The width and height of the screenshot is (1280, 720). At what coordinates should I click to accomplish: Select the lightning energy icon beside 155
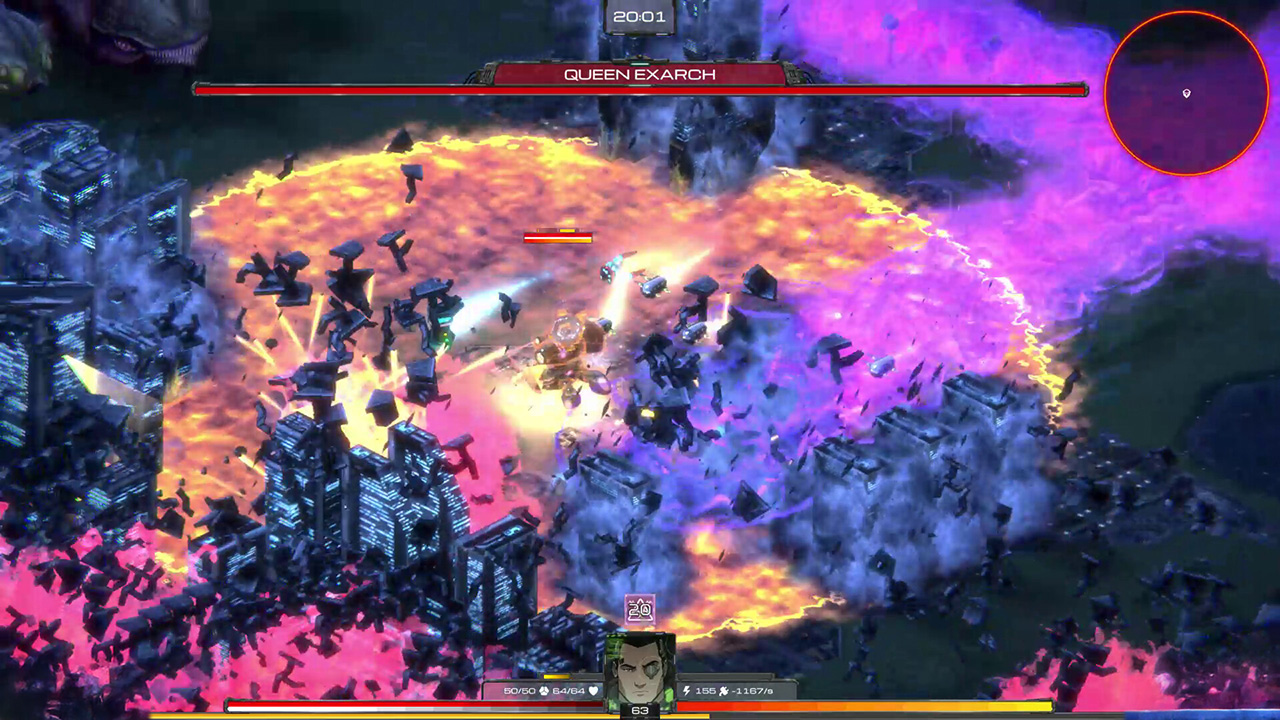click(687, 690)
